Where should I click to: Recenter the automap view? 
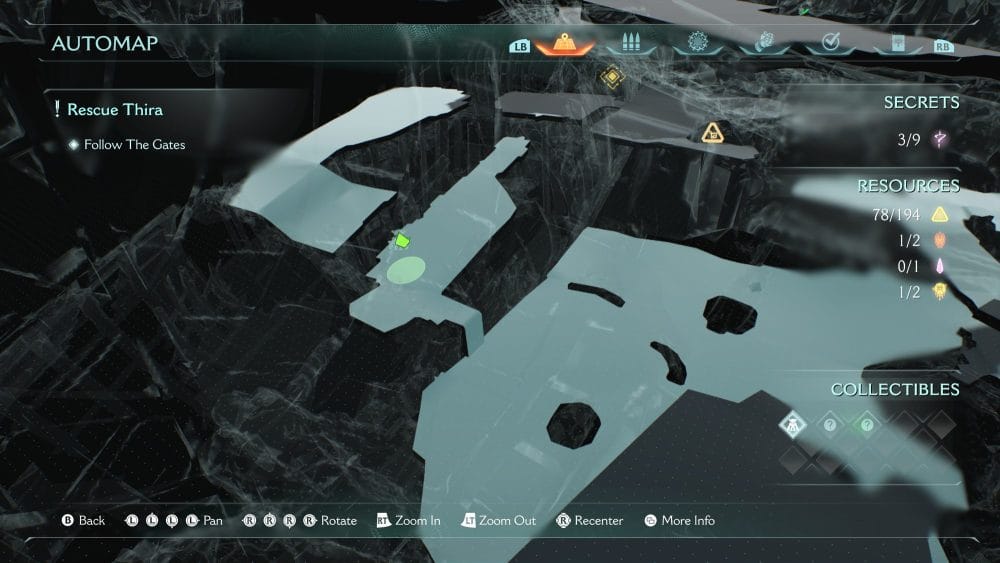(x=590, y=521)
